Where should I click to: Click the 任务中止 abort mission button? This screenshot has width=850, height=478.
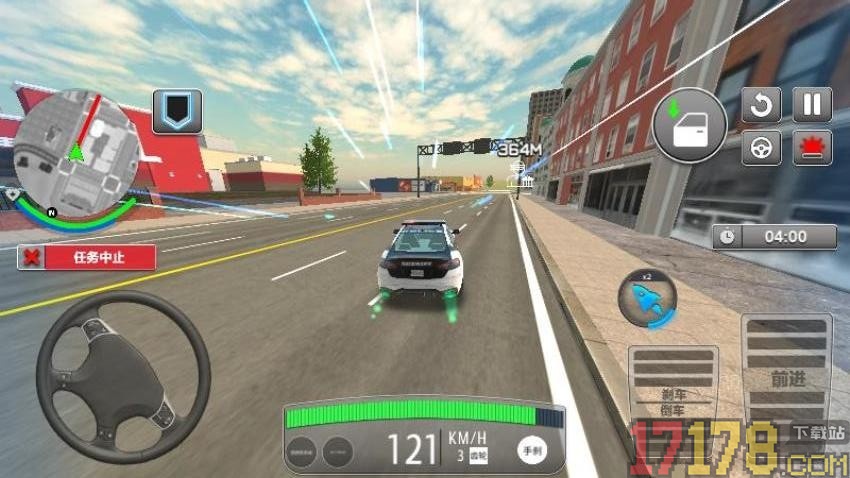[x=86, y=257]
